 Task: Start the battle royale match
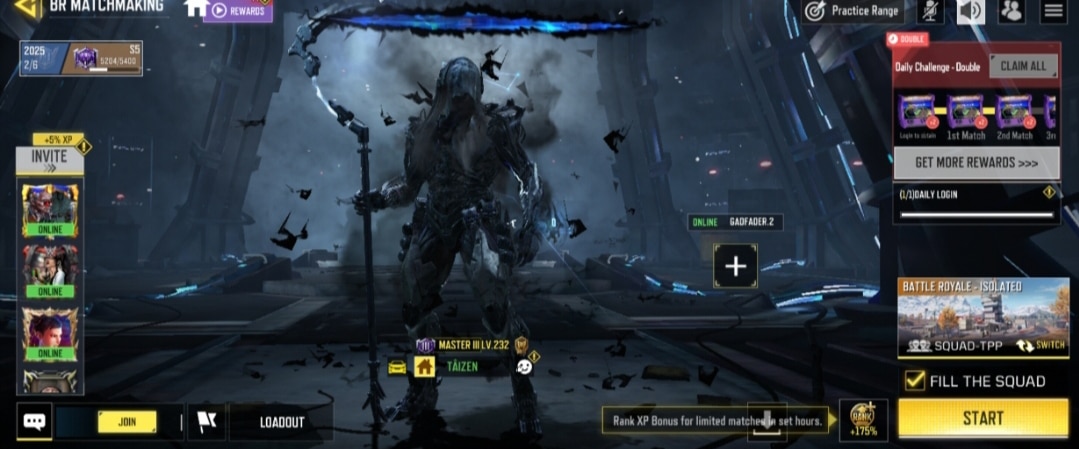(x=982, y=418)
